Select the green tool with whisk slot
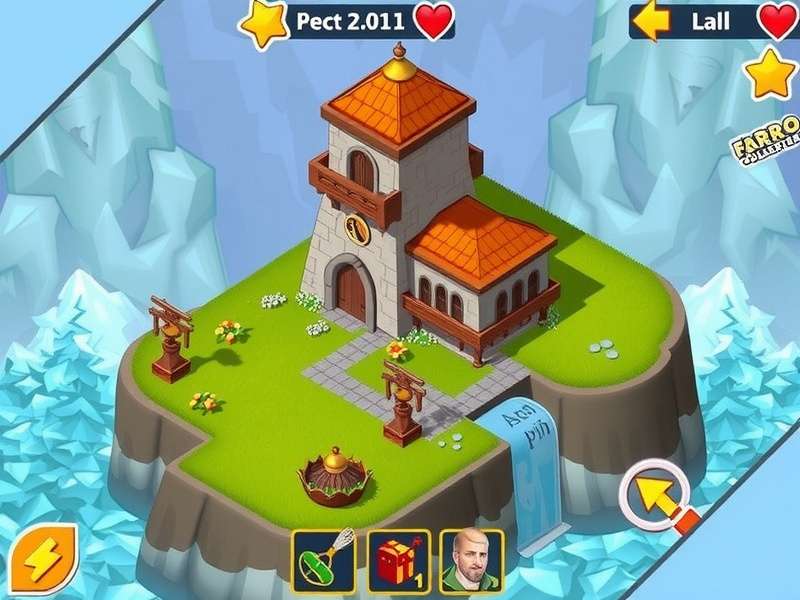 [x=324, y=562]
